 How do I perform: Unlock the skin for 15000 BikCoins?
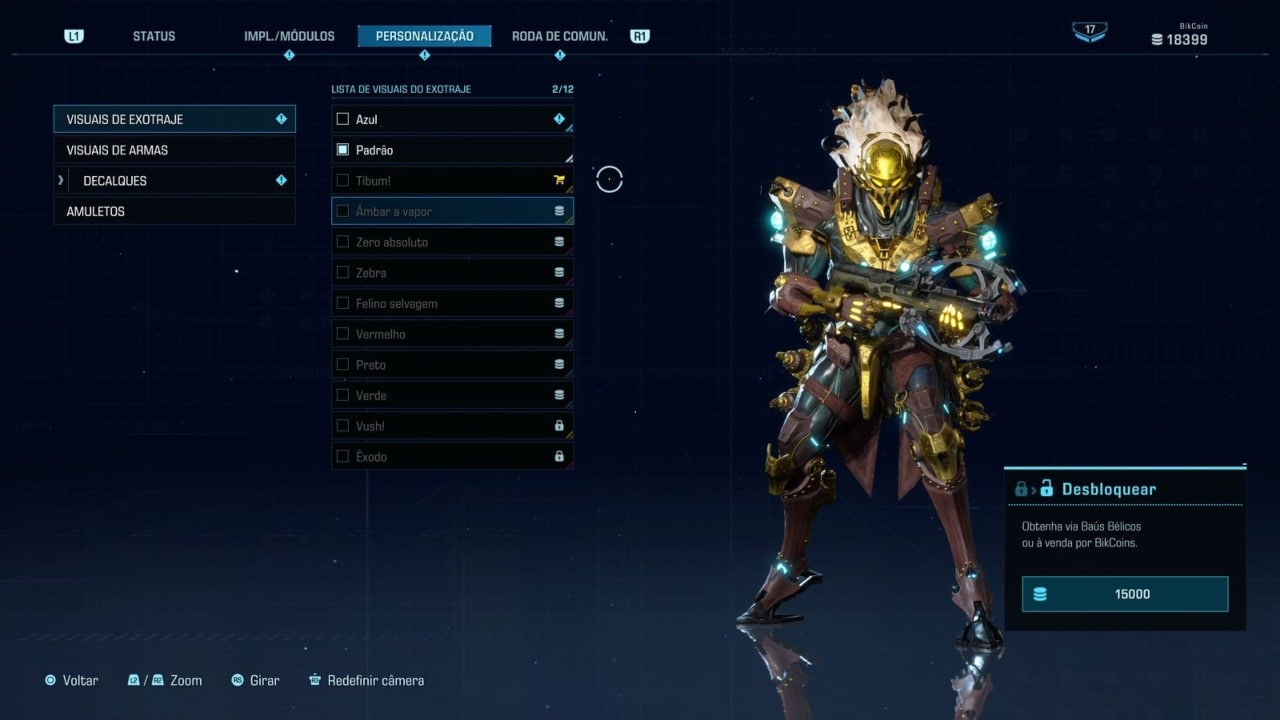click(x=1125, y=594)
